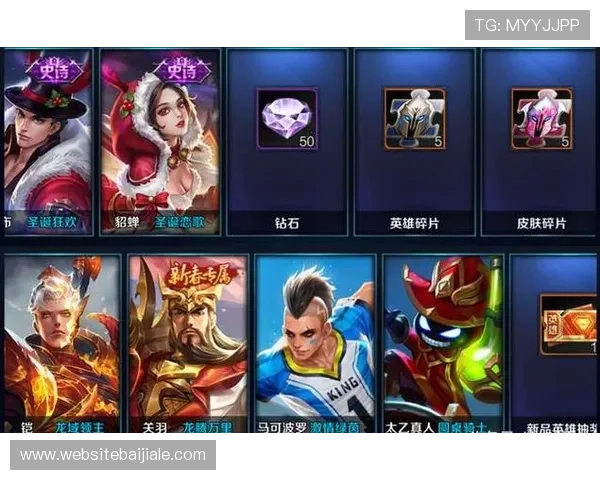600x480 pixels.
Task: Select the 关羽 龙腾万里 skin card
Action: pyautogui.click(x=187, y=345)
